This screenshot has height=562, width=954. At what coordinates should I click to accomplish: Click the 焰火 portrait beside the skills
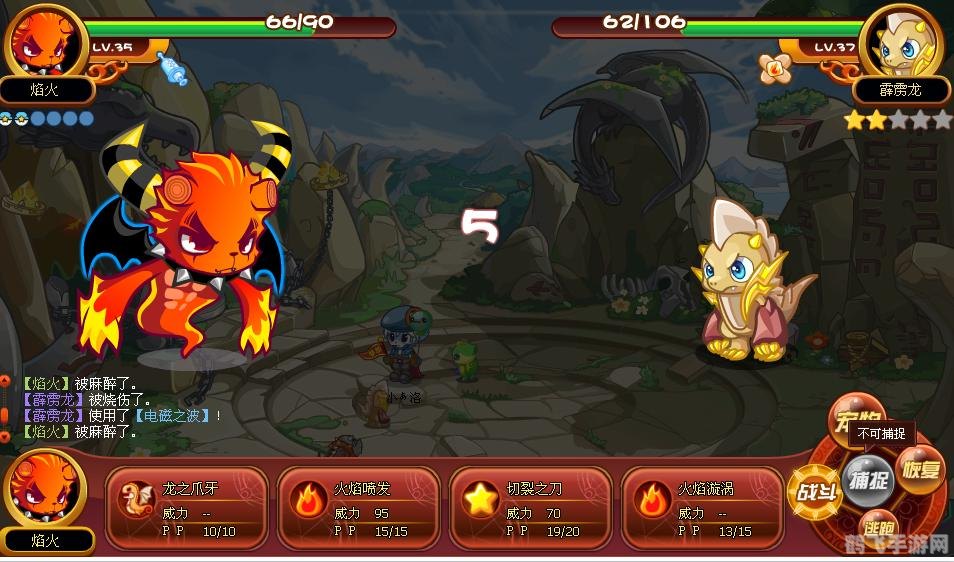point(45,490)
